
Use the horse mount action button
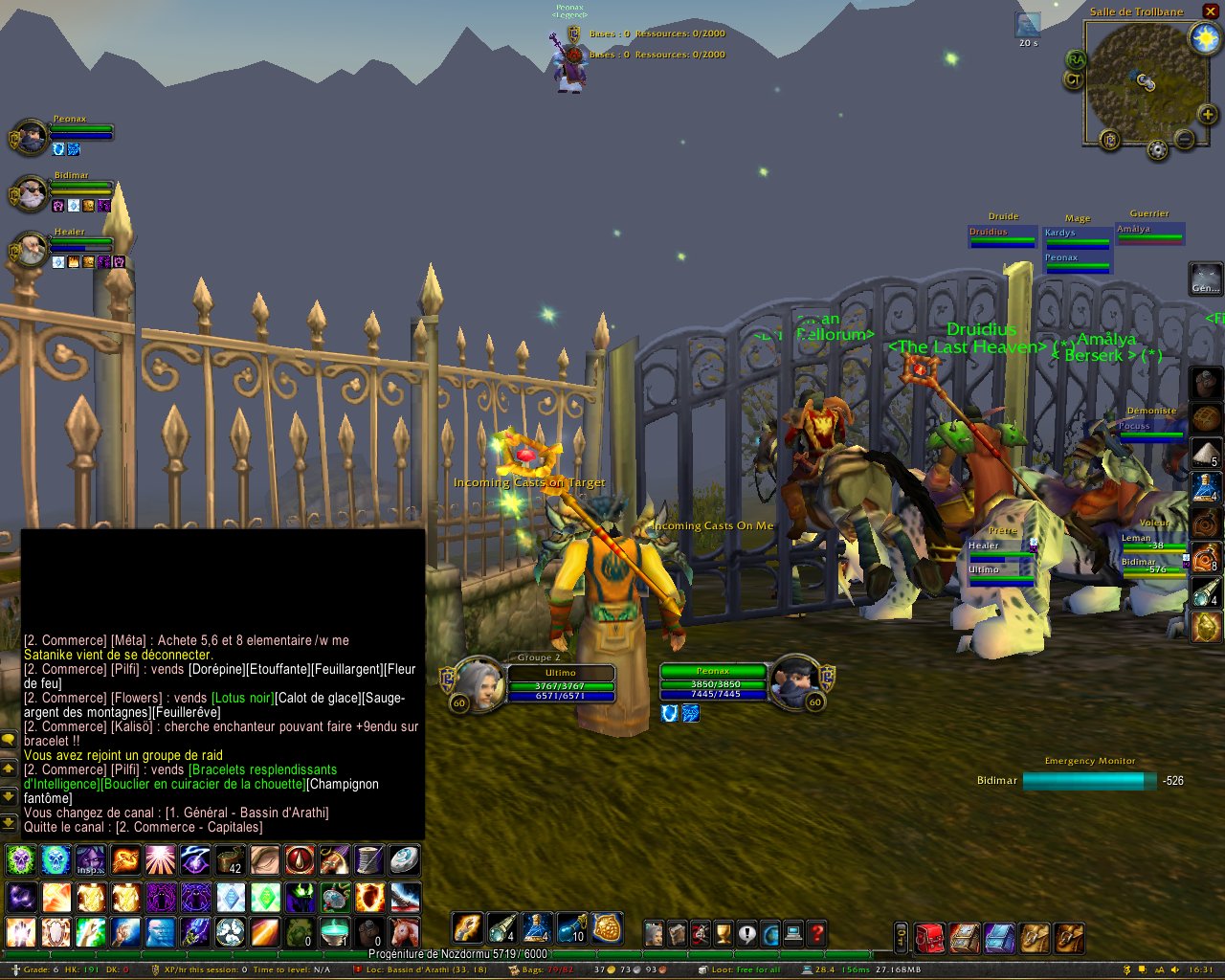point(406,931)
